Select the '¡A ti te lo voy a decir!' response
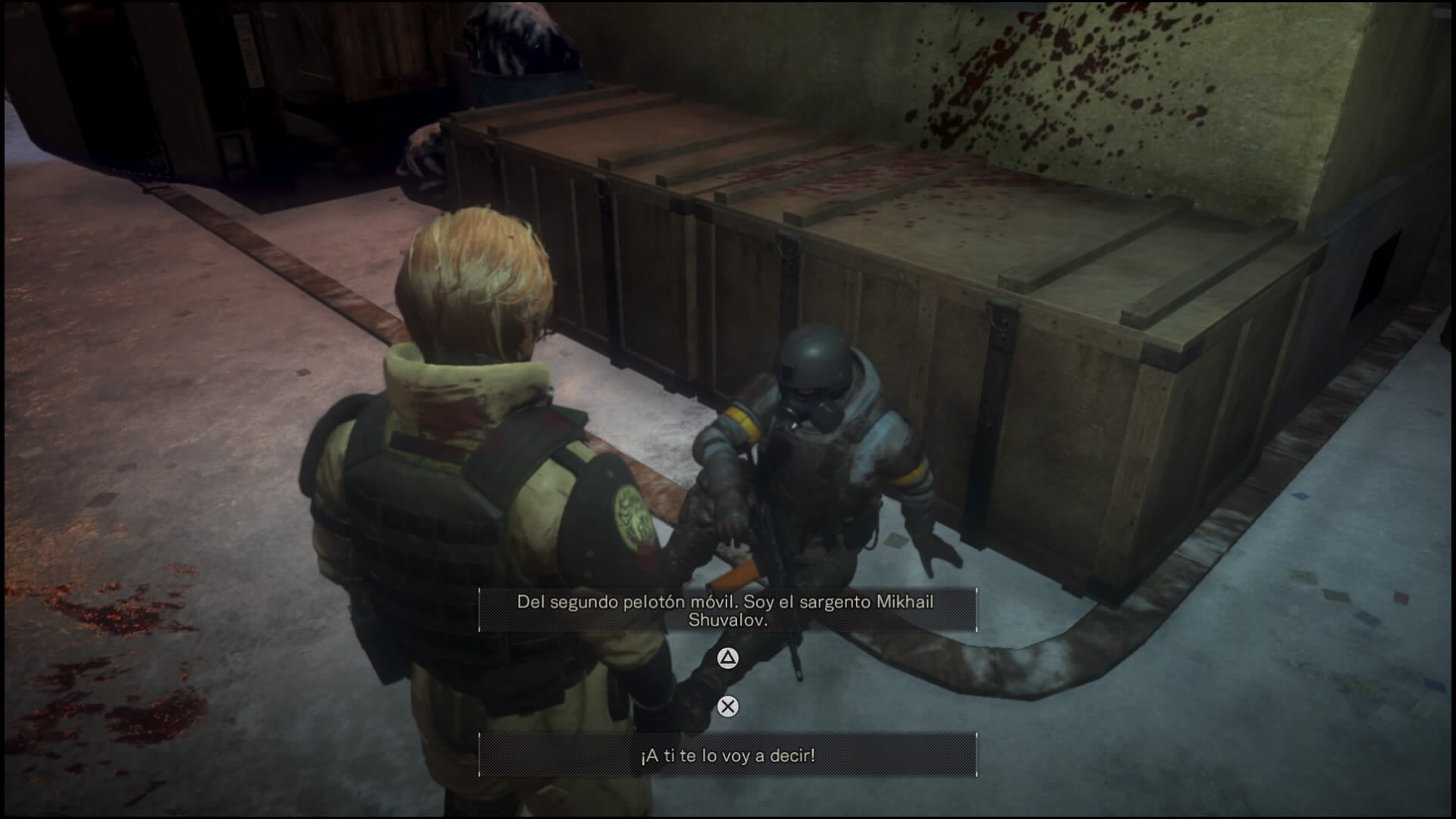 [727, 755]
